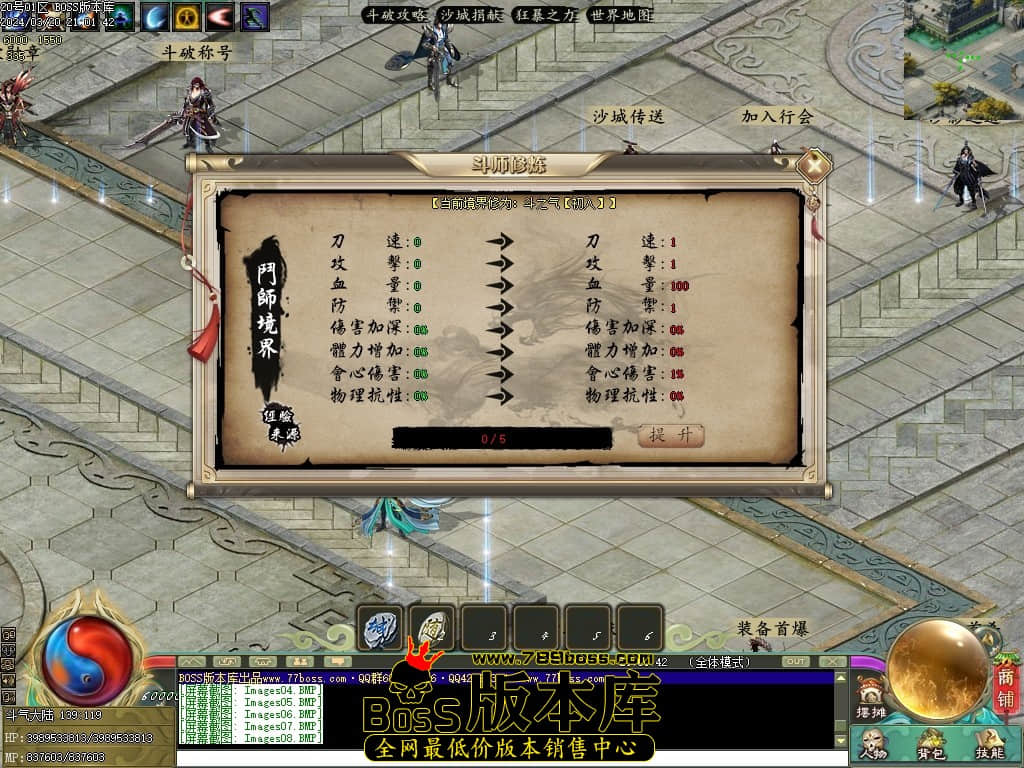Click the red crescent skill buff icon
This screenshot has height=768, width=1024.
tap(221, 16)
